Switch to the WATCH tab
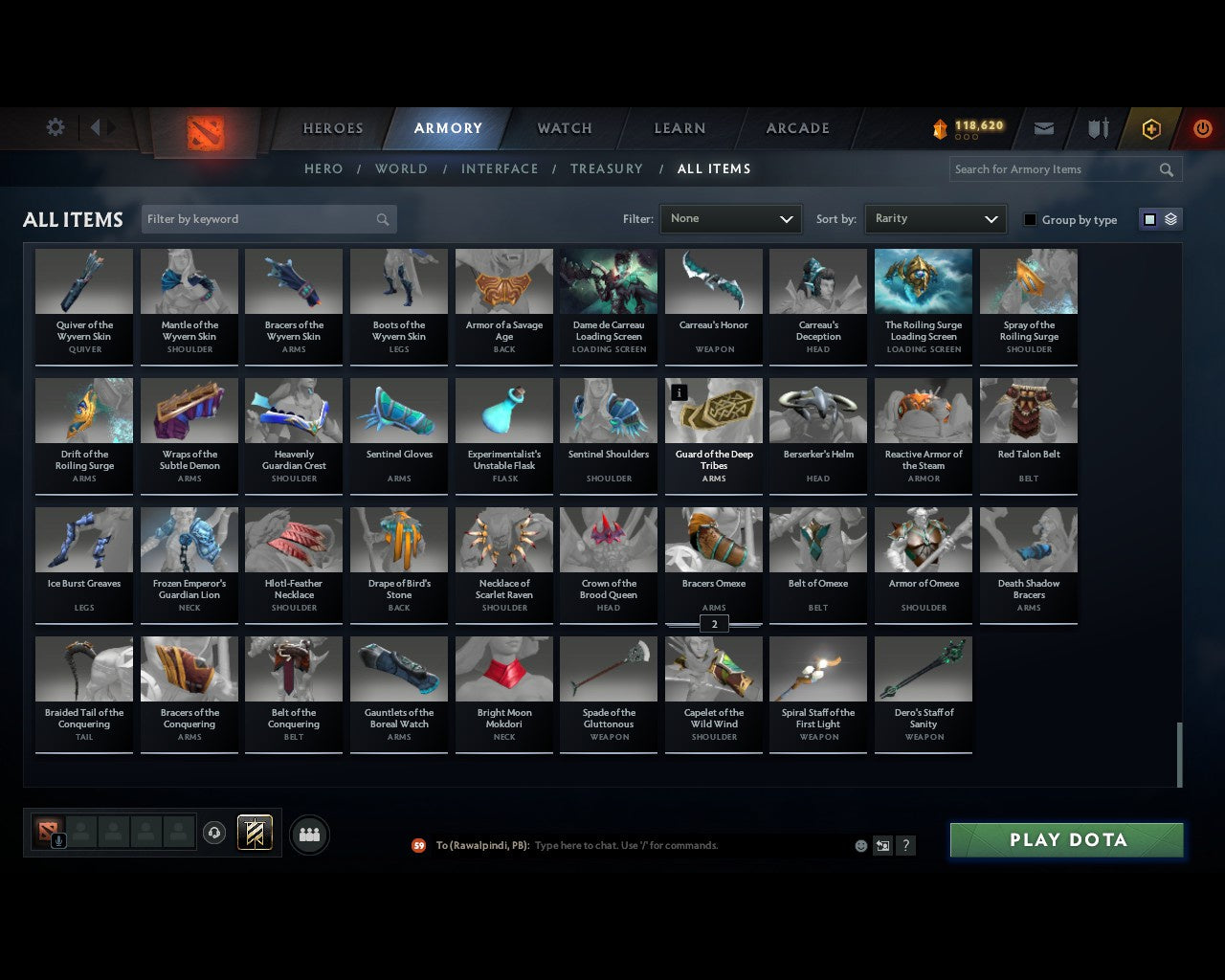 (564, 127)
